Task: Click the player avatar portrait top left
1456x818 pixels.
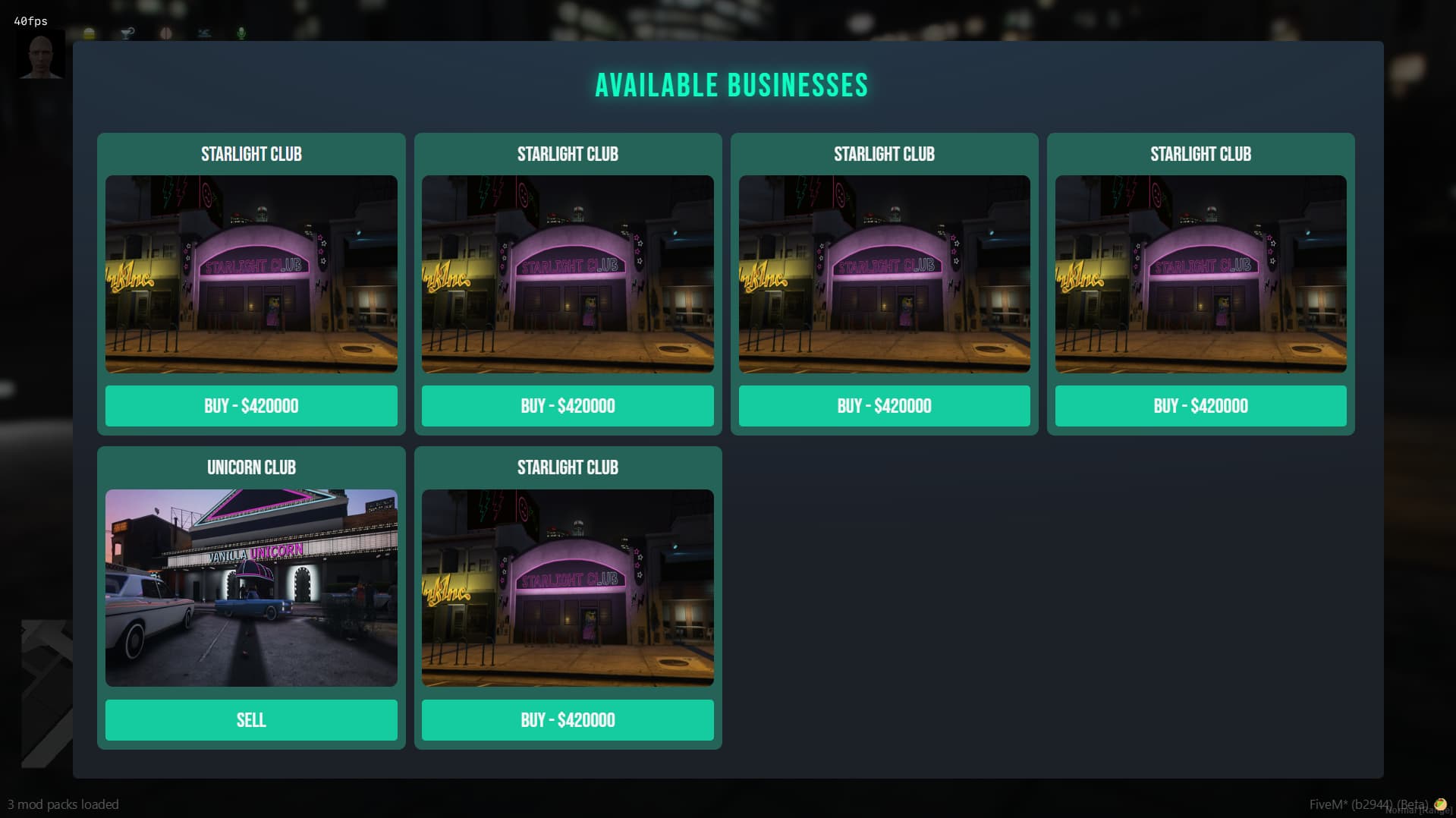Action: coord(41,57)
